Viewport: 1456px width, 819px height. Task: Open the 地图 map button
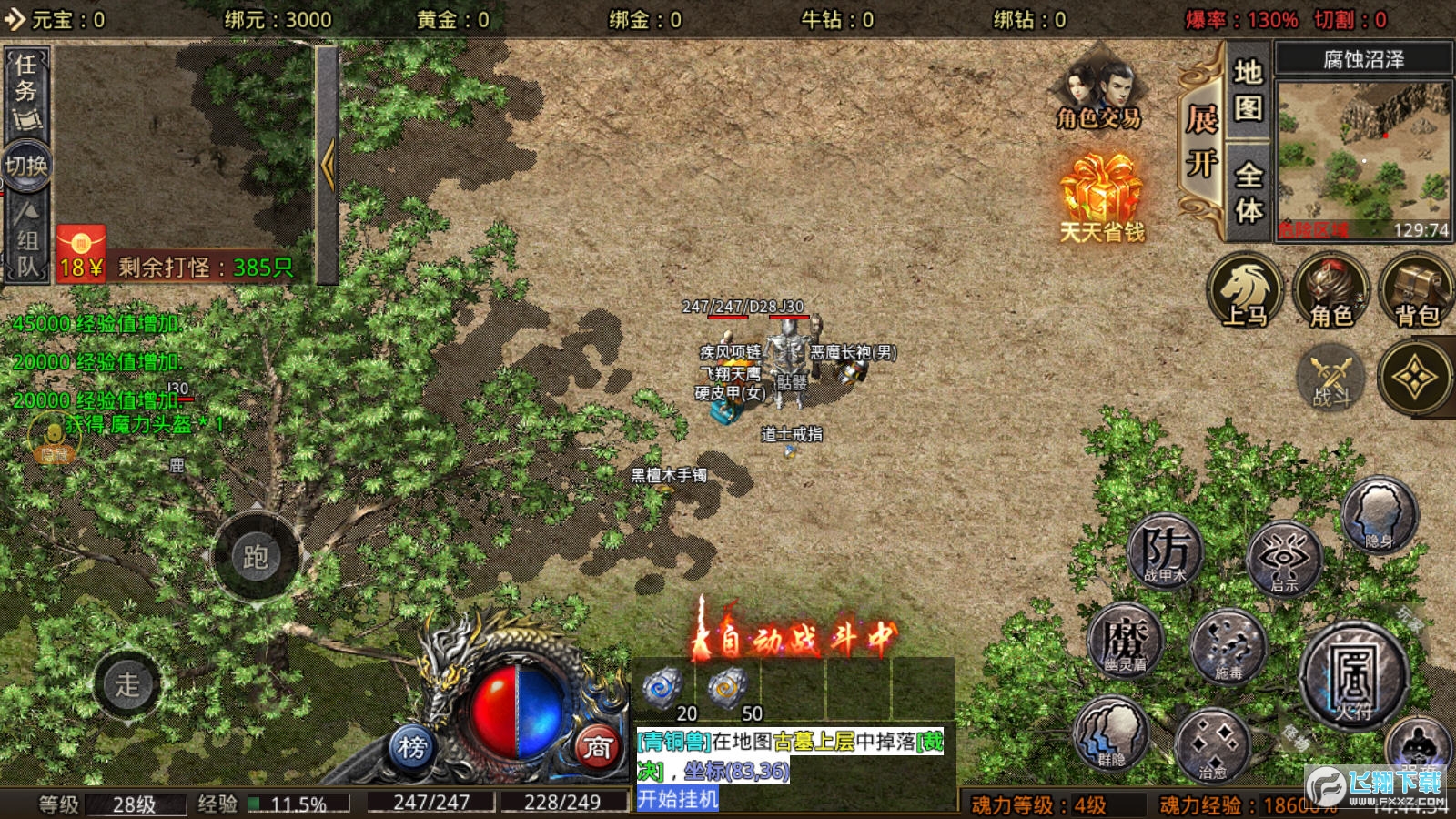tap(1248, 90)
